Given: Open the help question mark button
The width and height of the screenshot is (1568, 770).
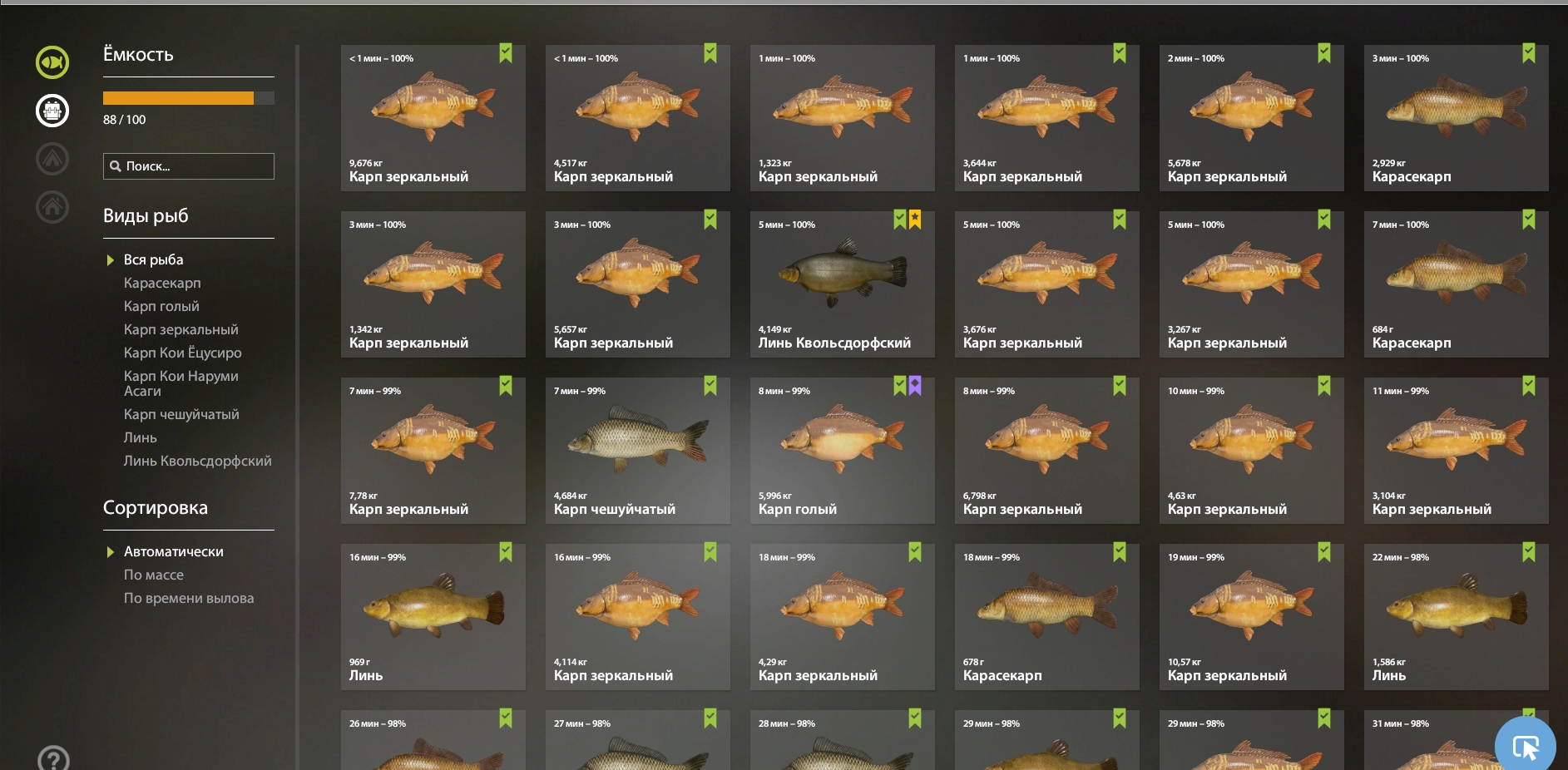Looking at the screenshot, I should [53, 759].
